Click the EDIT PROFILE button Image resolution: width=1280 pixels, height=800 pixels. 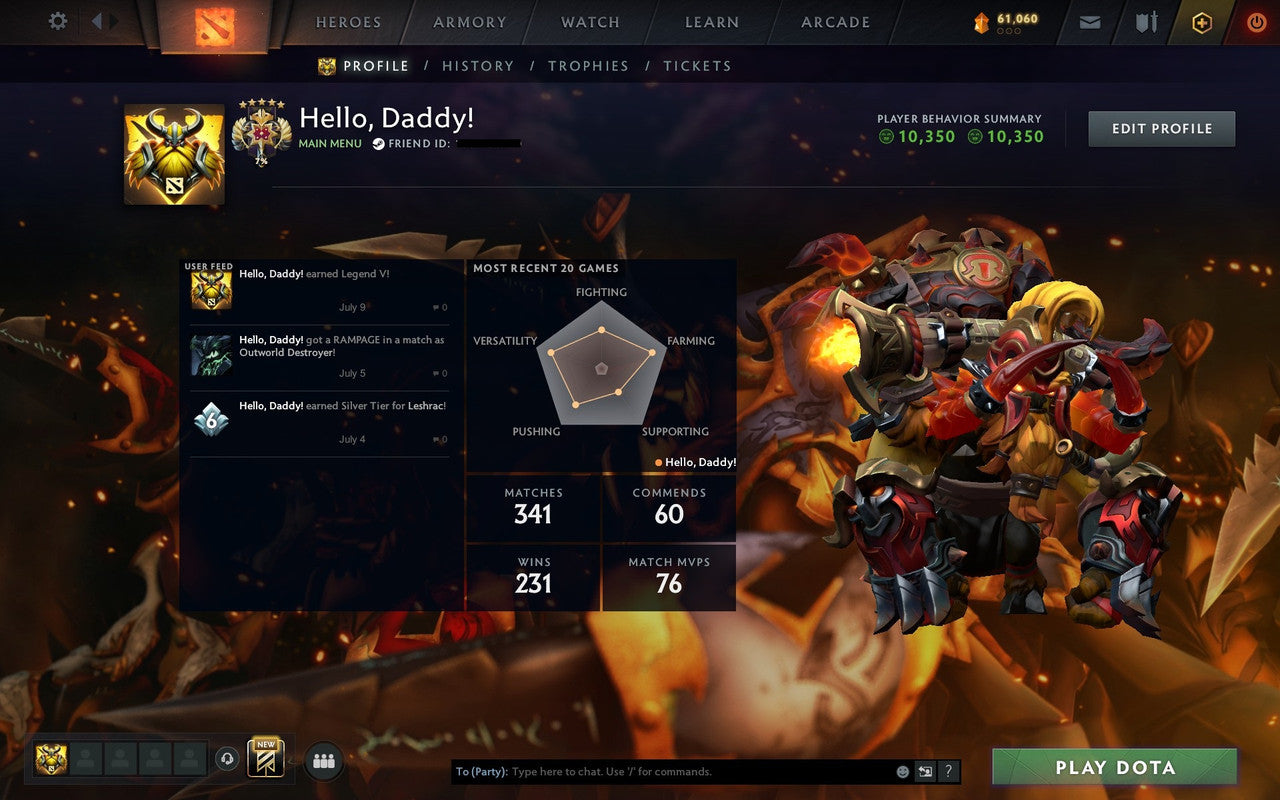point(1161,128)
